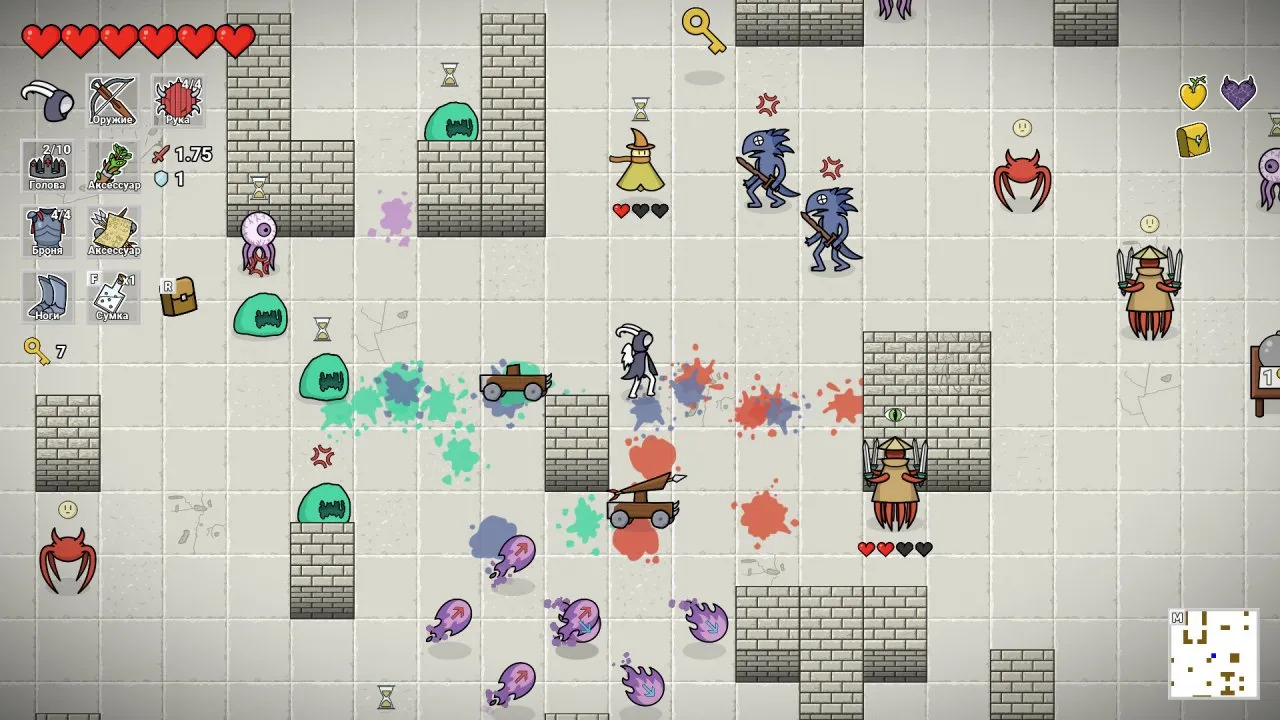This screenshot has width=1280, height=720.
Task: Select the chestplate in the Броня slot
Action: point(47,231)
